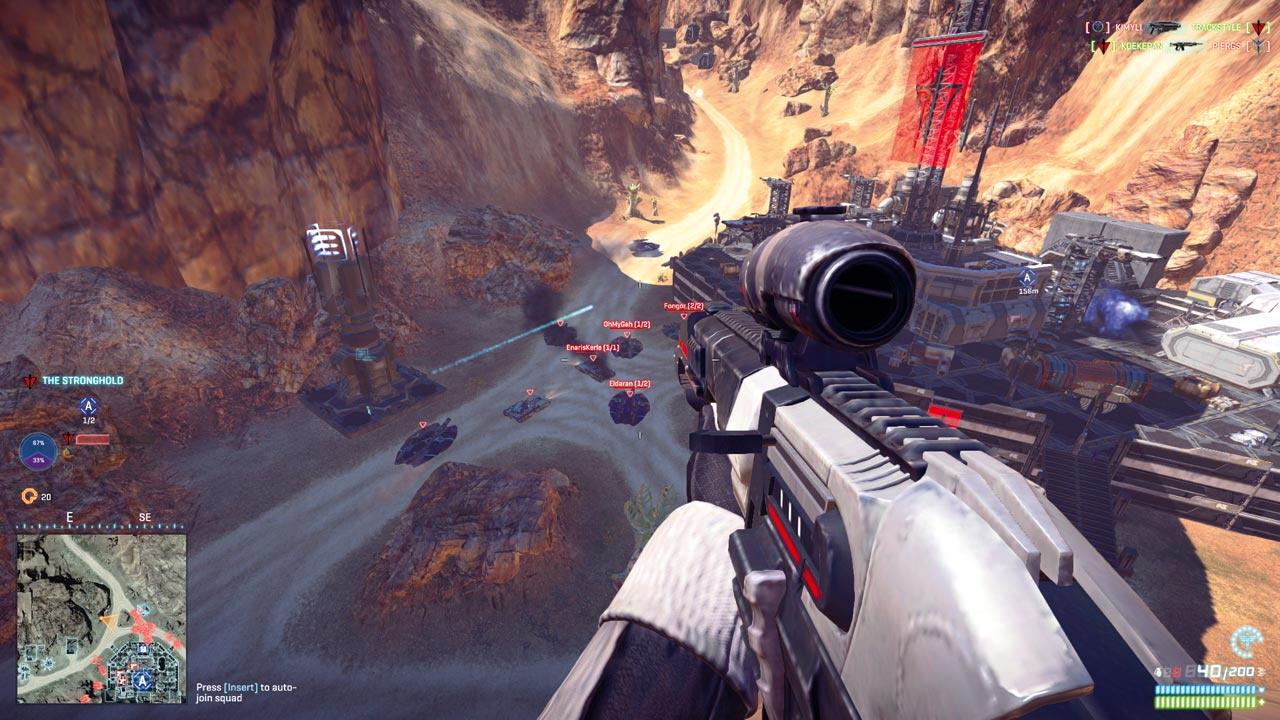Select the orange nanite resource icon
1280x720 pixels.
tap(29, 496)
